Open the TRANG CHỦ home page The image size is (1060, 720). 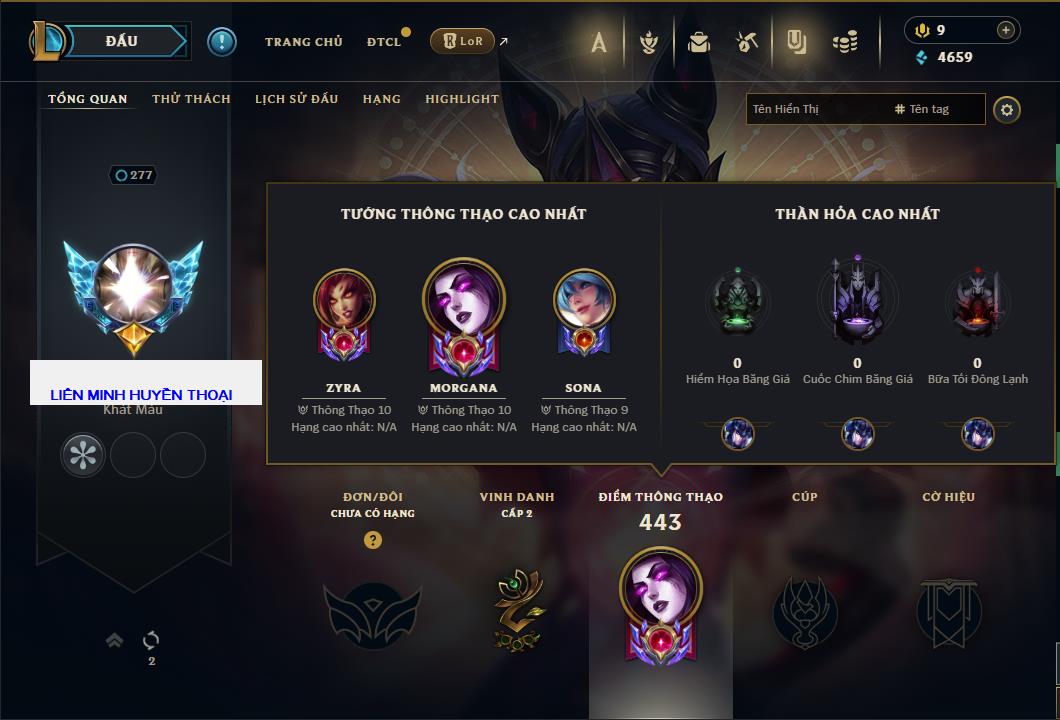[303, 42]
